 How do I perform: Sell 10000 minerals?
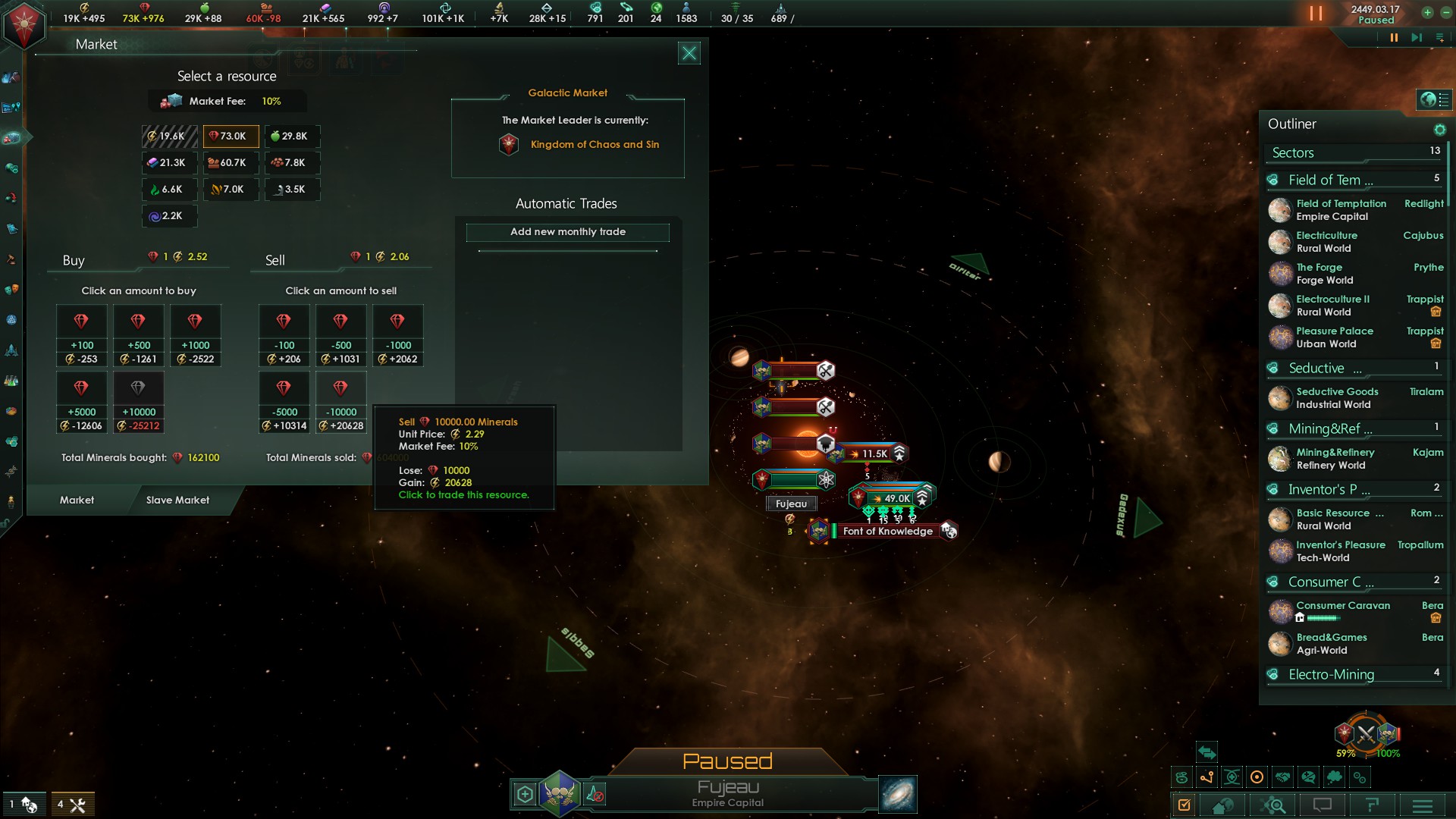point(341,402)
